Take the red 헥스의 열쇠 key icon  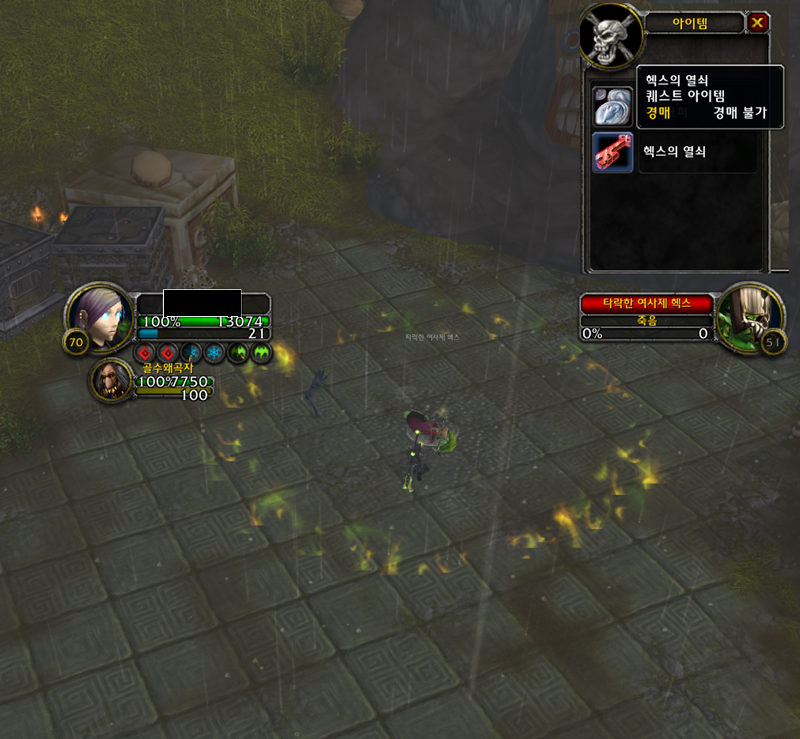pyautogui.click(x=612, y=152)
